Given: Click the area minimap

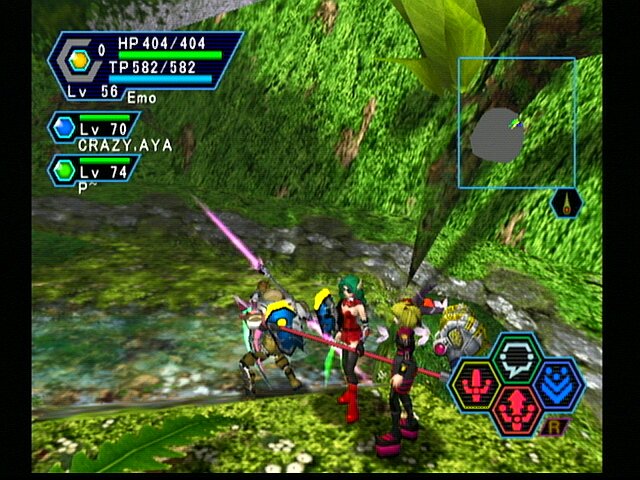Looking at the screenshot, I should pyautogui.click(x=517, y=123).
